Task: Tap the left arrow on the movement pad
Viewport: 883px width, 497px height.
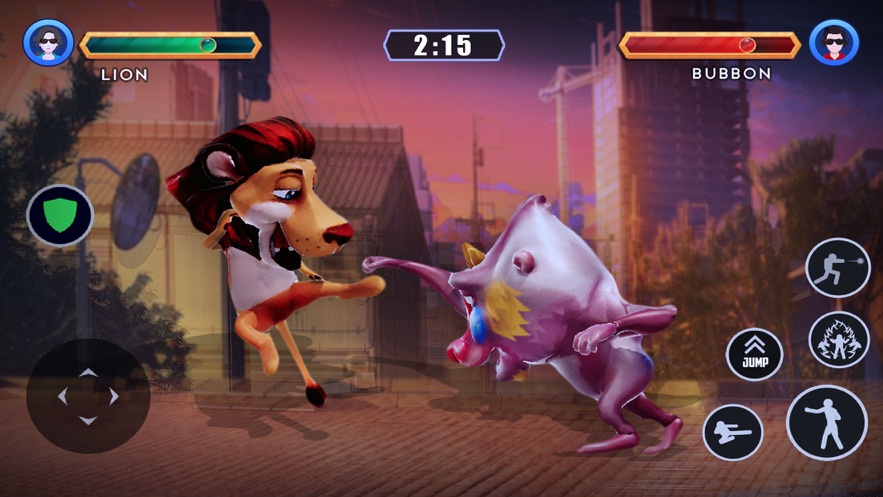Action: 63,396
